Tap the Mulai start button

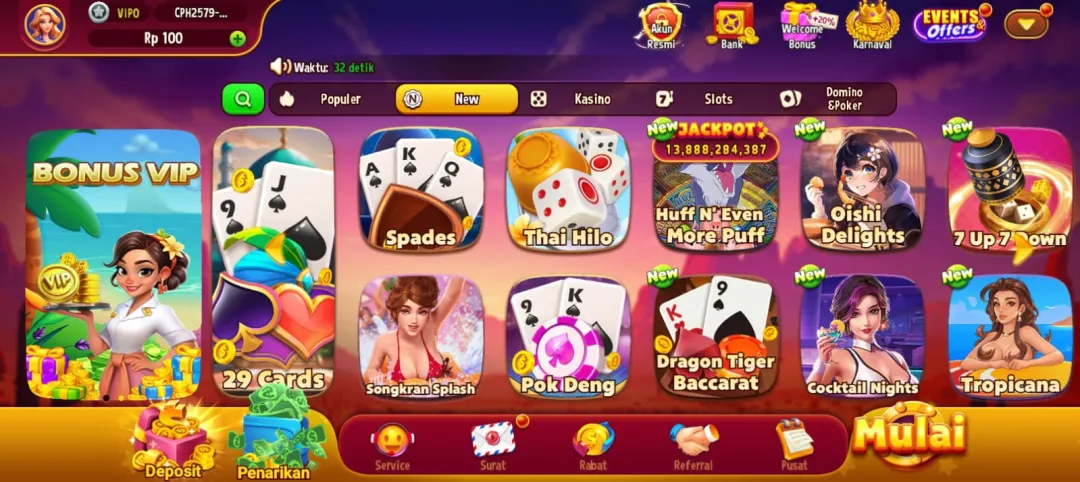(x=910, y=435)
